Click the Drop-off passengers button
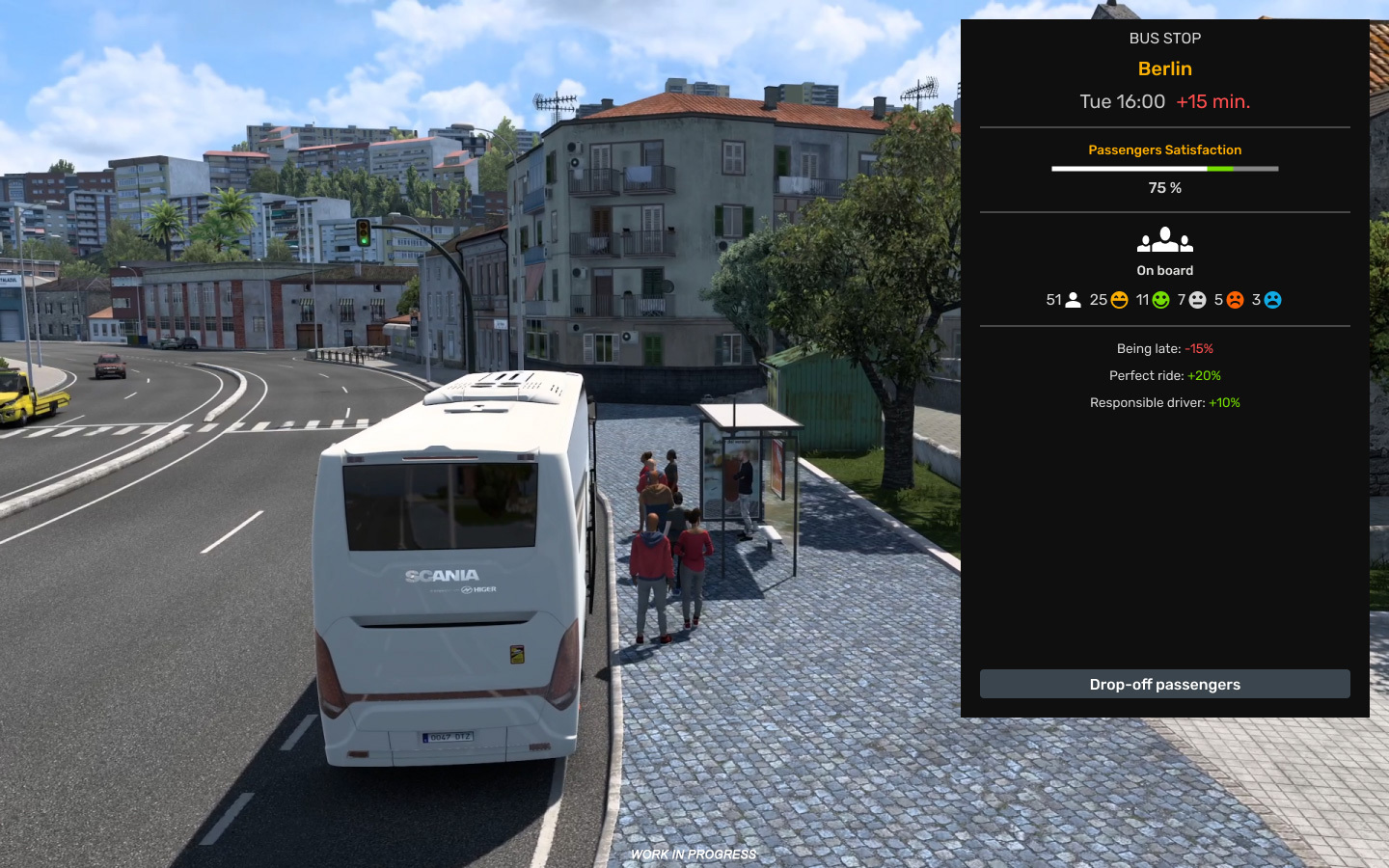Viewport: 1389px width, 868px height. pos(1164,684)
